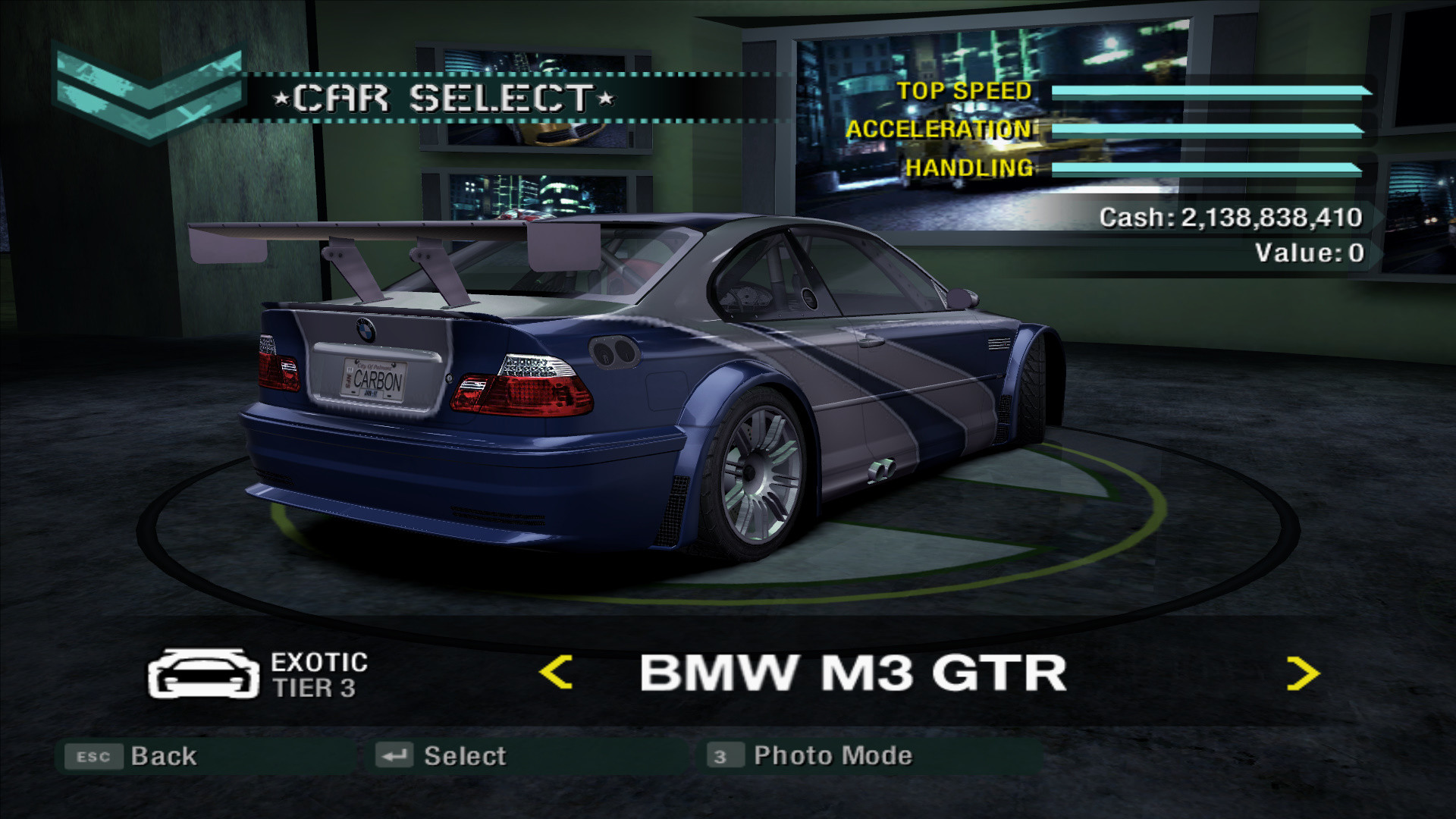This screenshot has height=819, width=1456.
Task: Switch to Photo Mode
Action: 830,755
